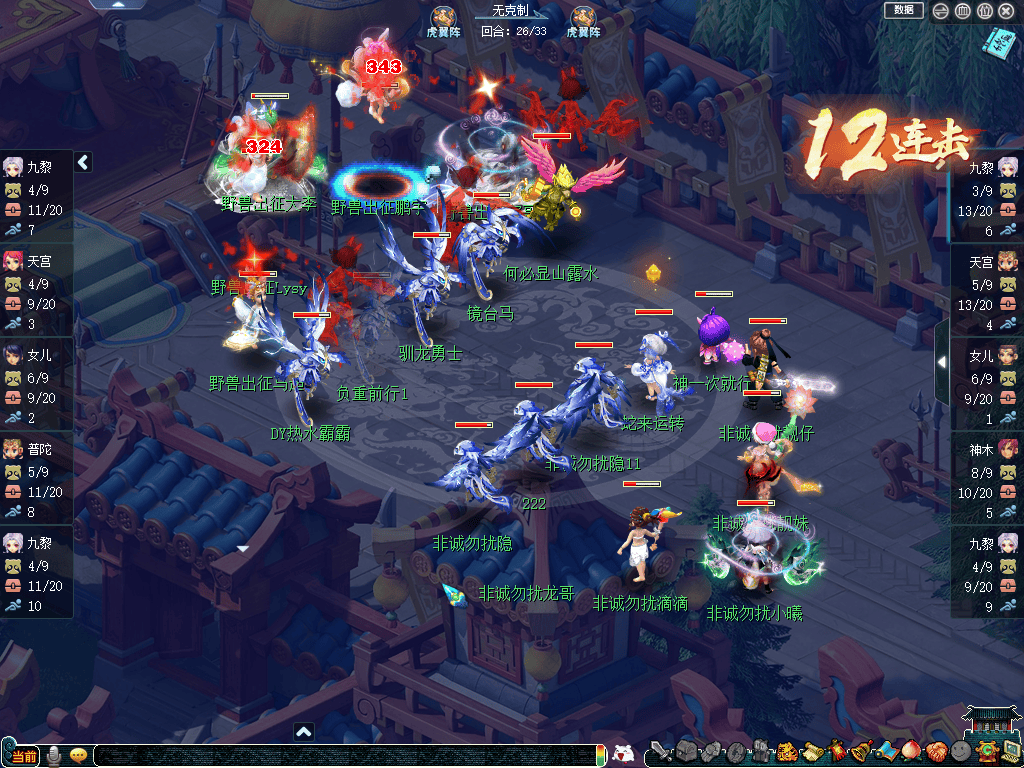Viewport: 1024px width, 768px height.
Task: Expand the right team panel arrow
Action: click(941, 362)
